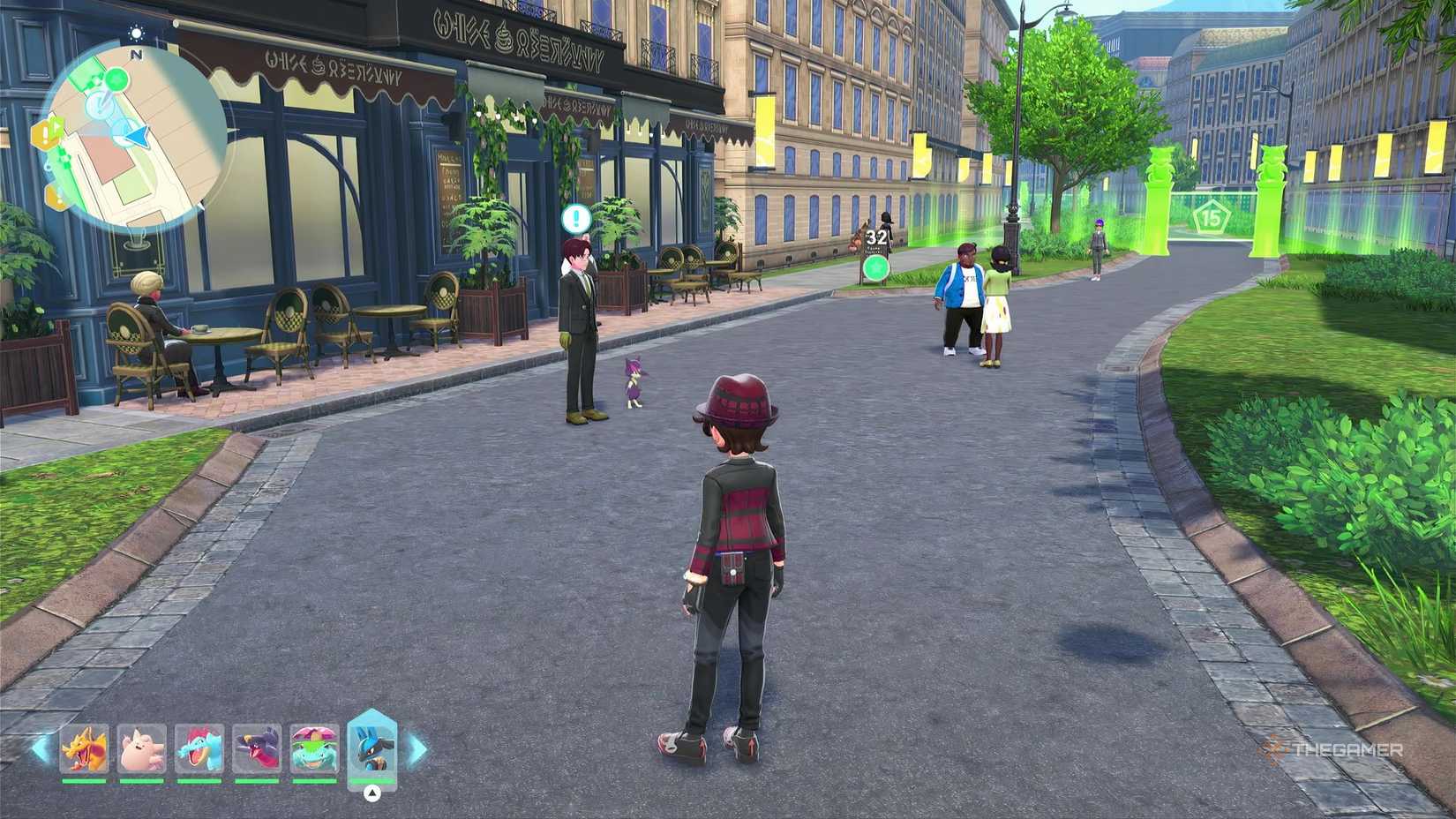The image size is (1456, 819).
Task: Toggle the N compass marker on the minimap
Action: pyautogui.click(x=136, y=53)
